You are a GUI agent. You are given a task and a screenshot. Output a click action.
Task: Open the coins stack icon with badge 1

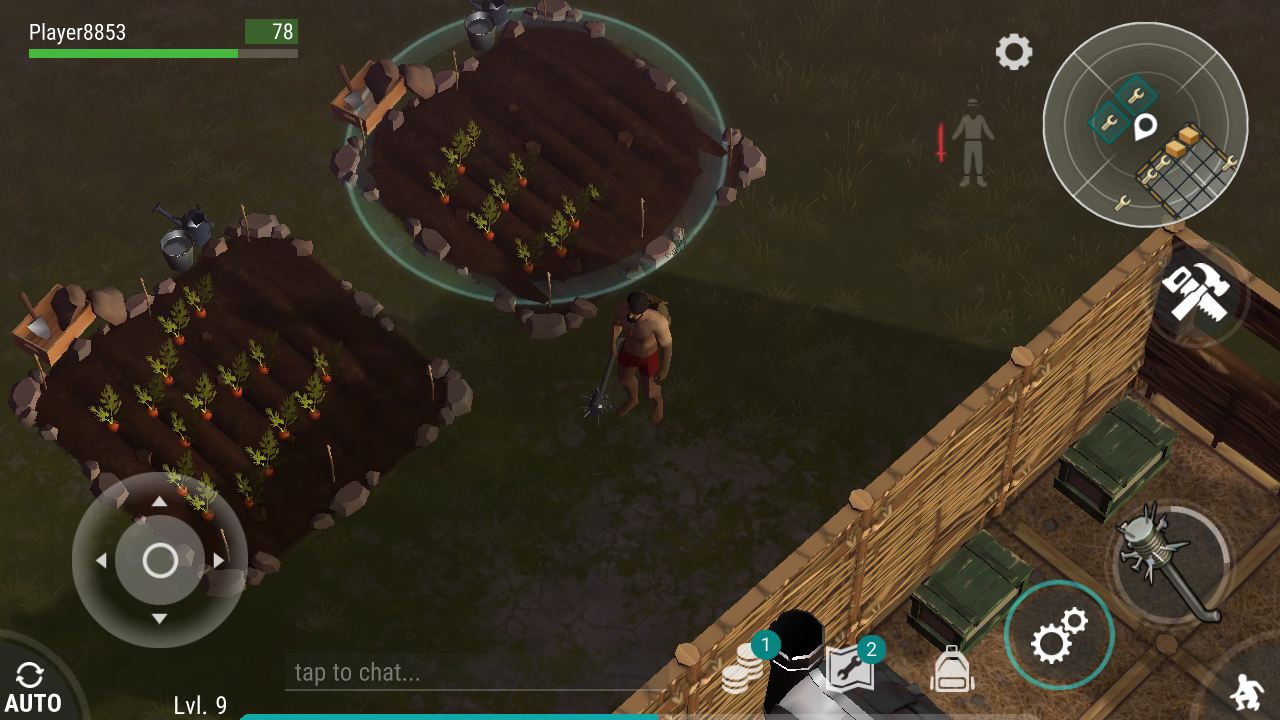(744, 669)
